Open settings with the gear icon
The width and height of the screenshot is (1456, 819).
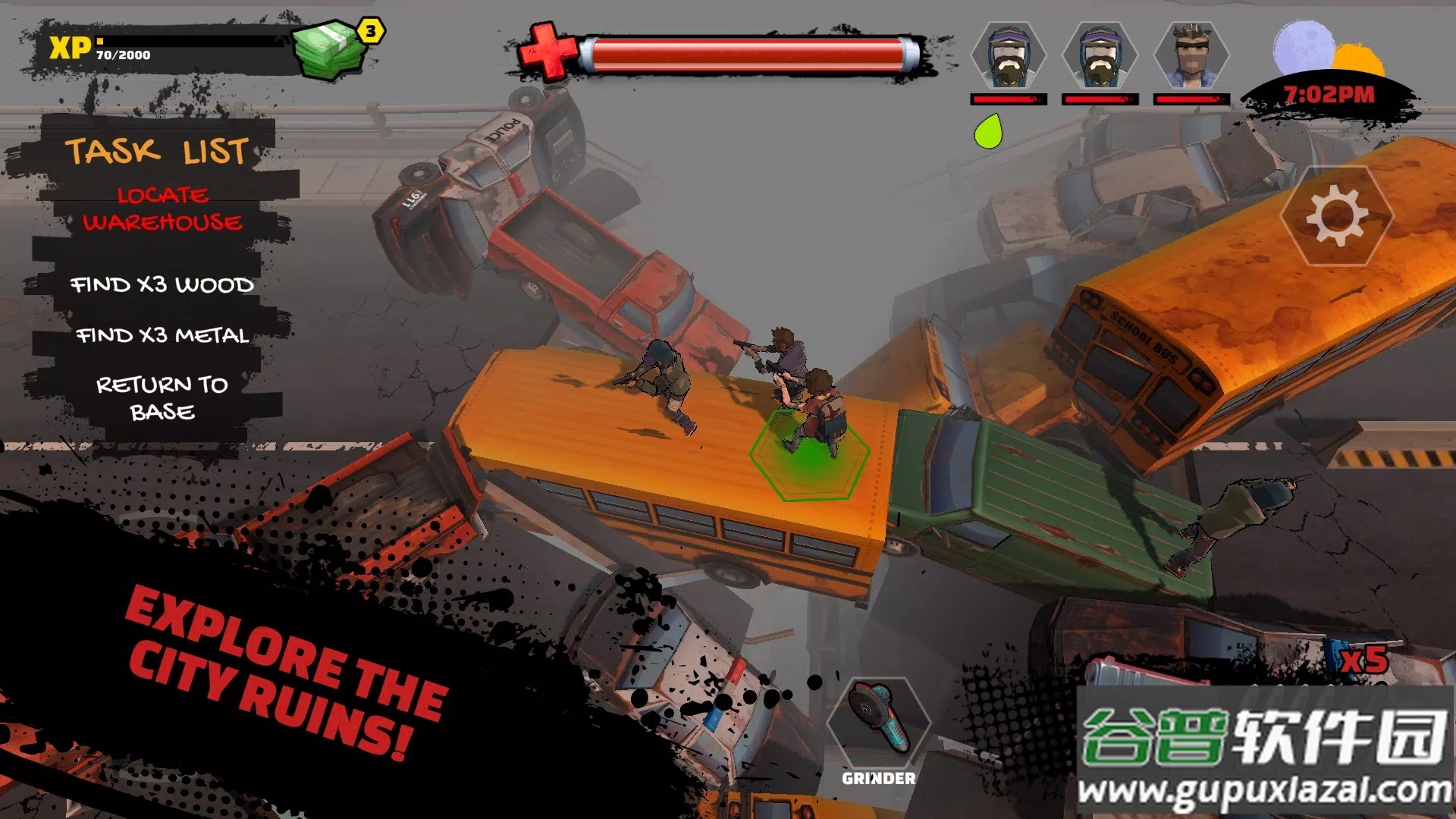point(1337,217)
